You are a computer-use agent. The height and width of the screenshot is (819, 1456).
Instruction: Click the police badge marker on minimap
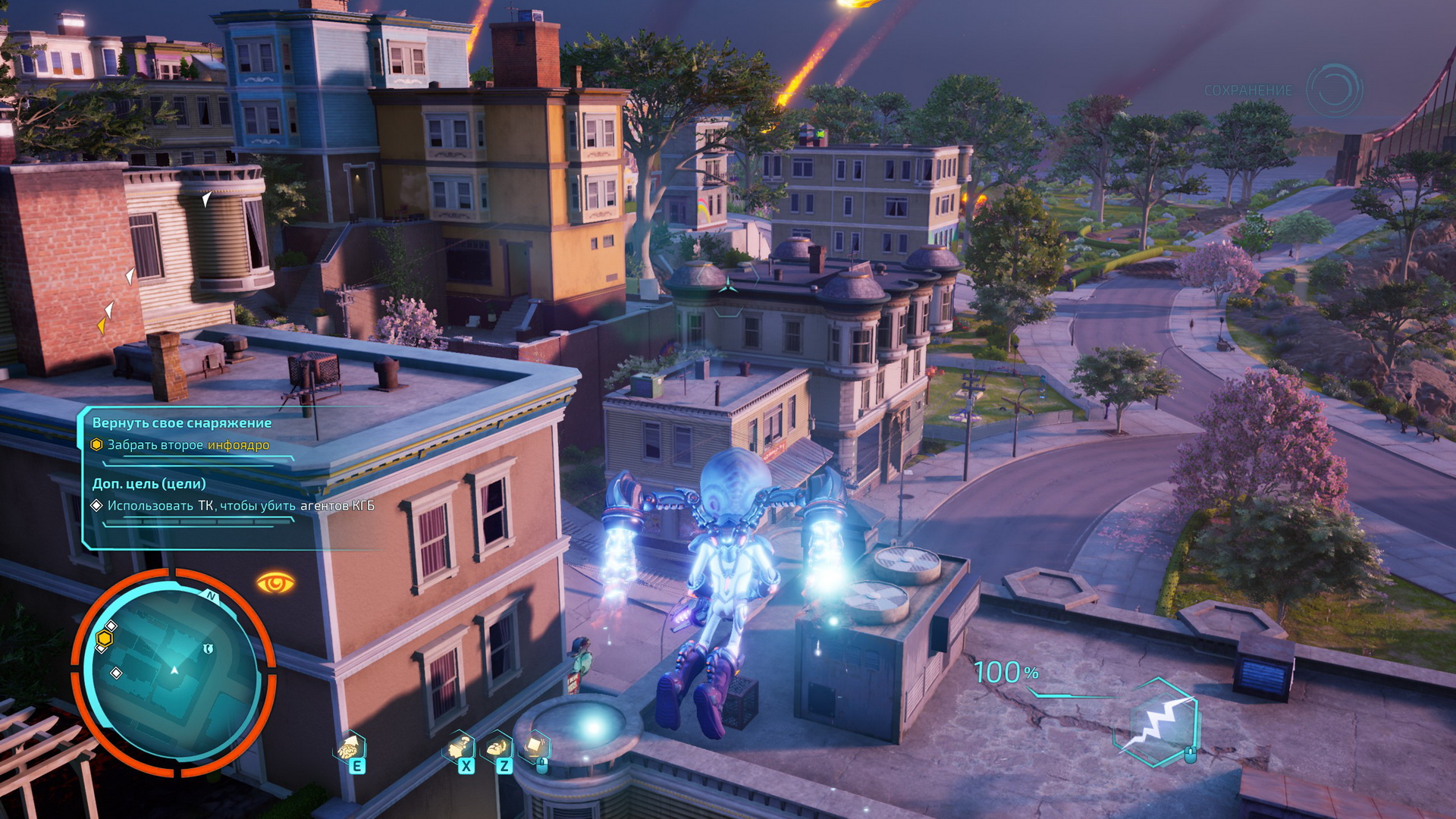click(208, 649)
